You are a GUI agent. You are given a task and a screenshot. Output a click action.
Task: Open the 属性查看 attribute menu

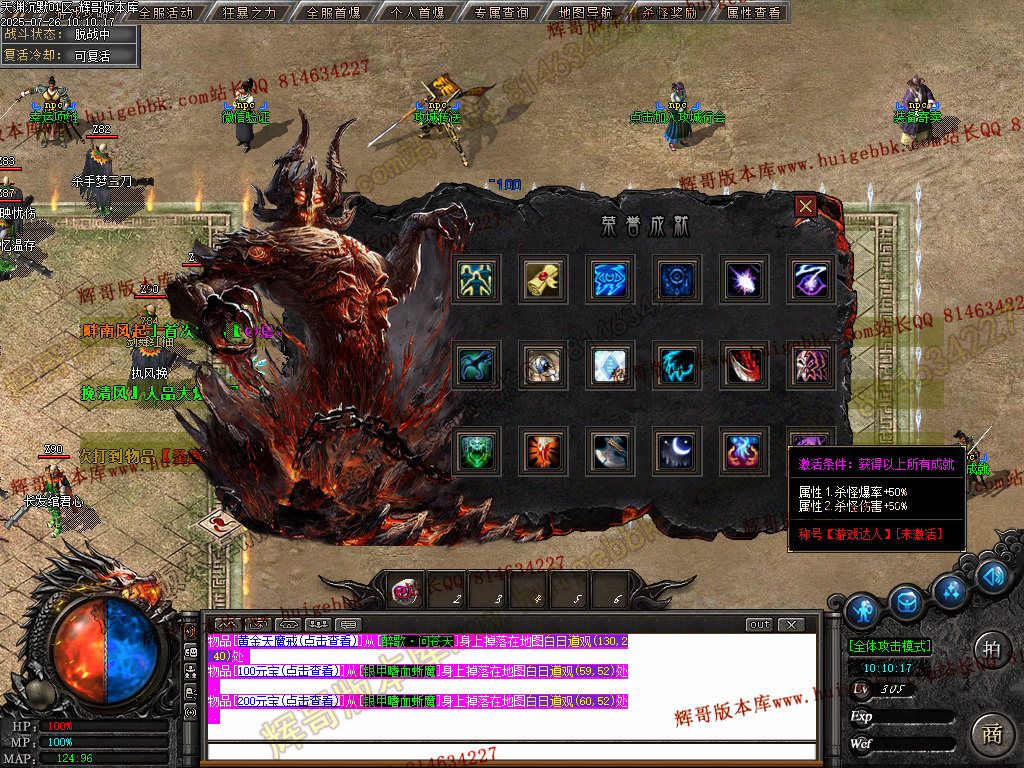753,13
